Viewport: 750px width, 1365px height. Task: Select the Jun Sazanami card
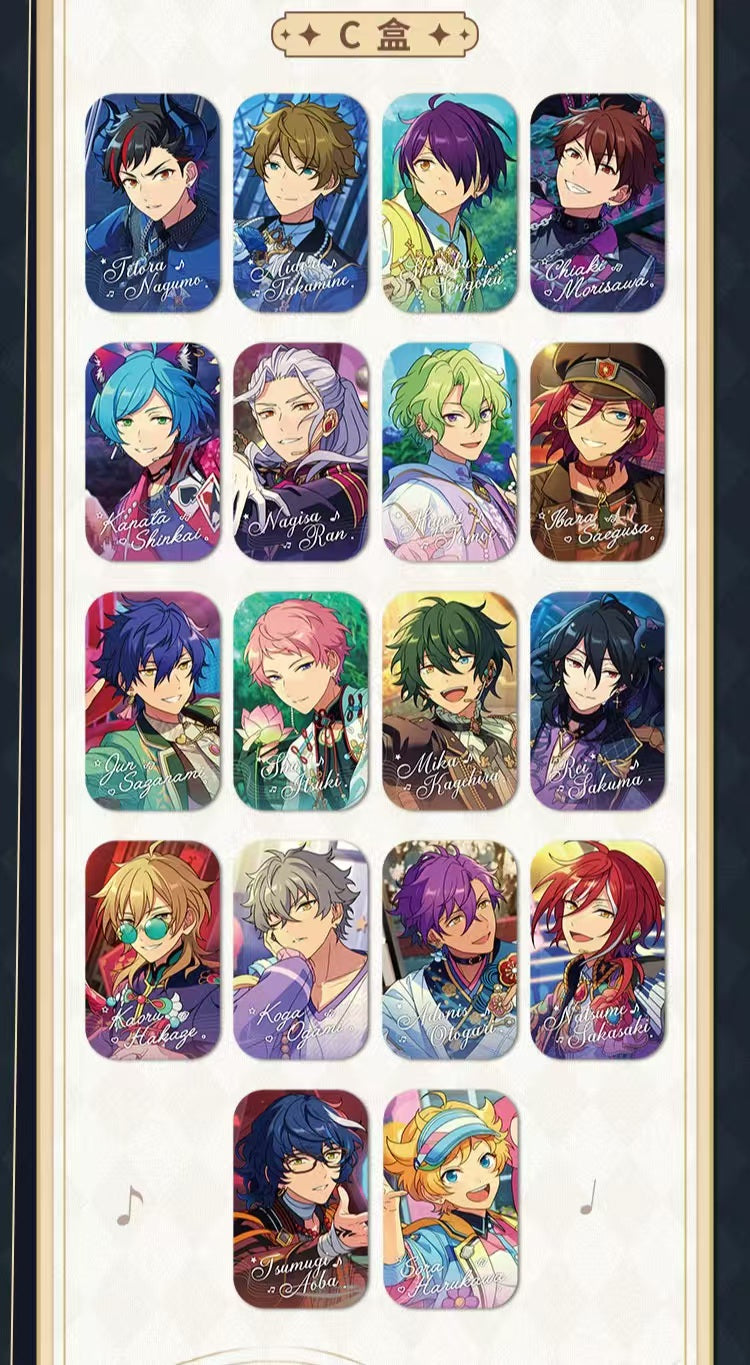tap(152, 701)
